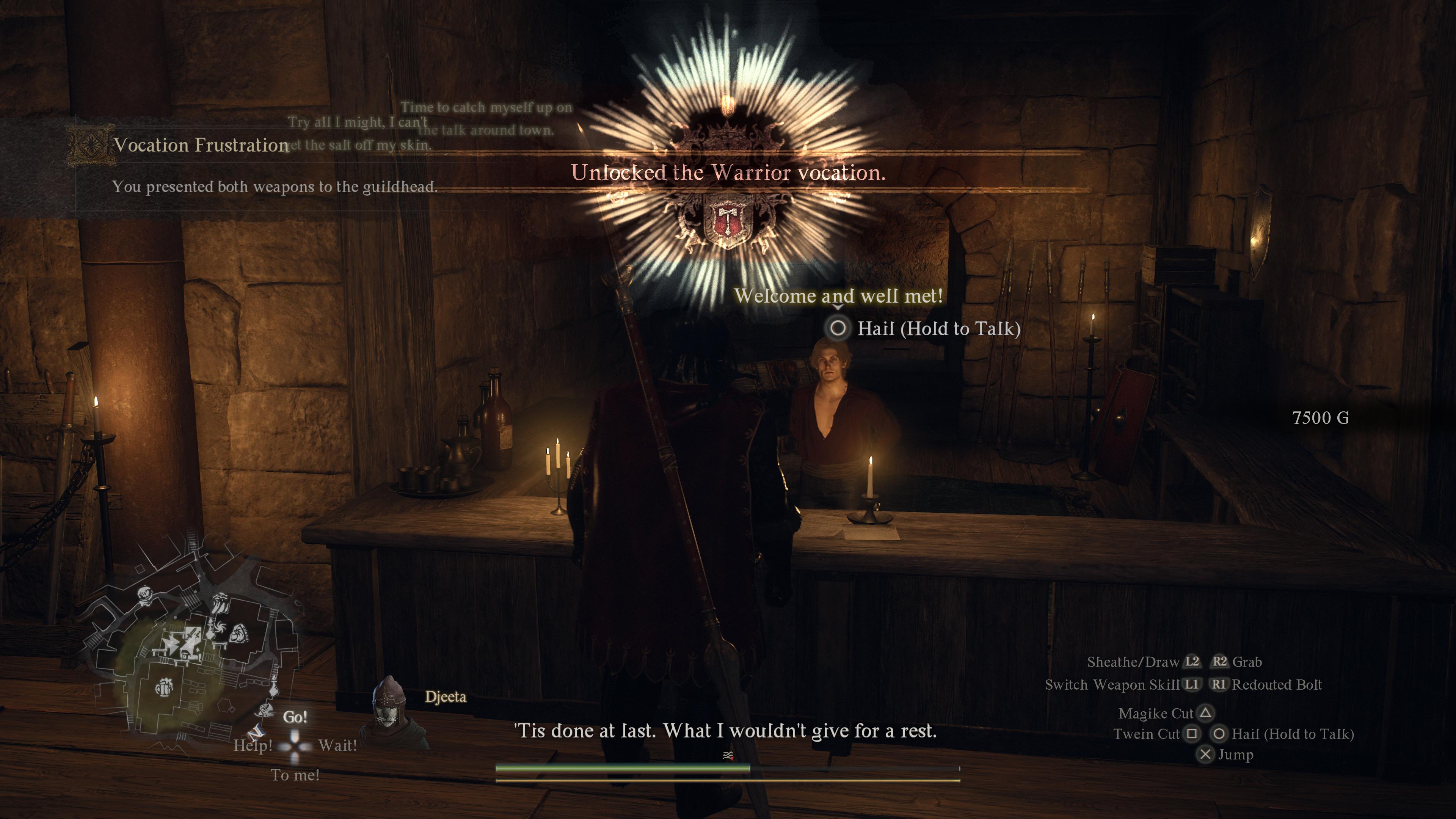Image resolution: width=1456 pixels, height=819 pixels.
Task: Activate the Magike Cut skill label
Action: point(1155,714)
